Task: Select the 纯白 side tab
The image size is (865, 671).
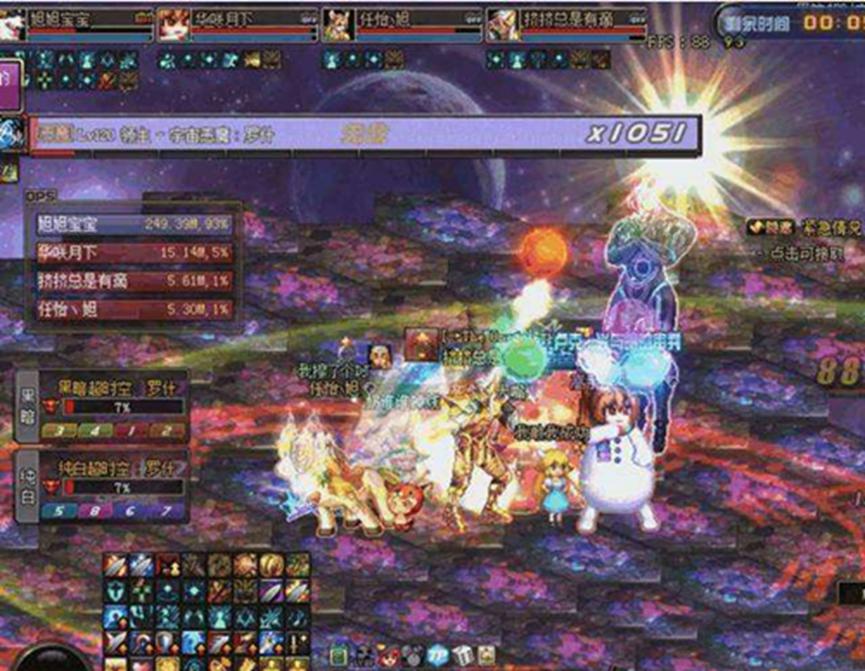Action: pyautogui.click(x=29, y=485)
